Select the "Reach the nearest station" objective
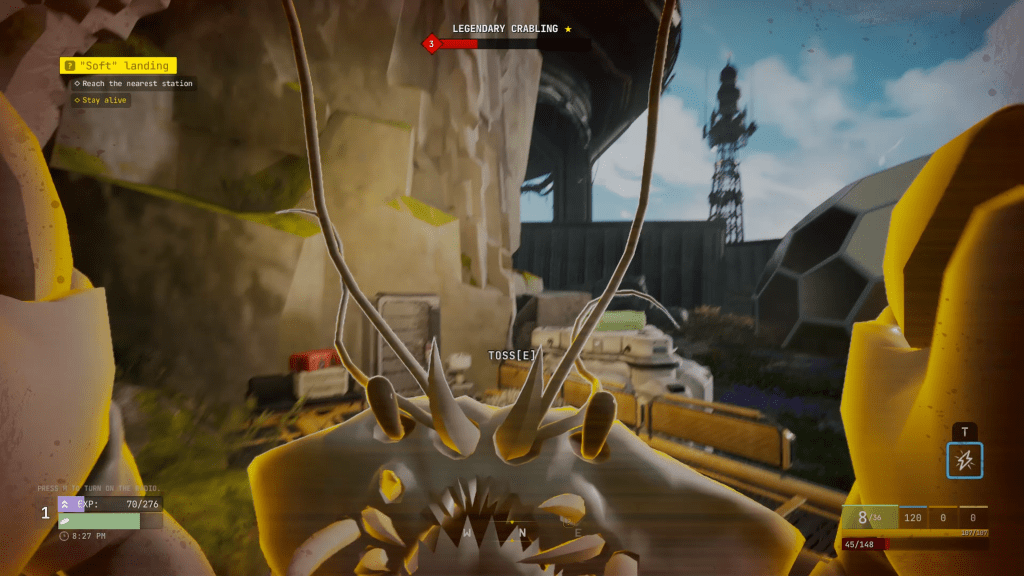The image size is (1024, 576). click(134, 84)
